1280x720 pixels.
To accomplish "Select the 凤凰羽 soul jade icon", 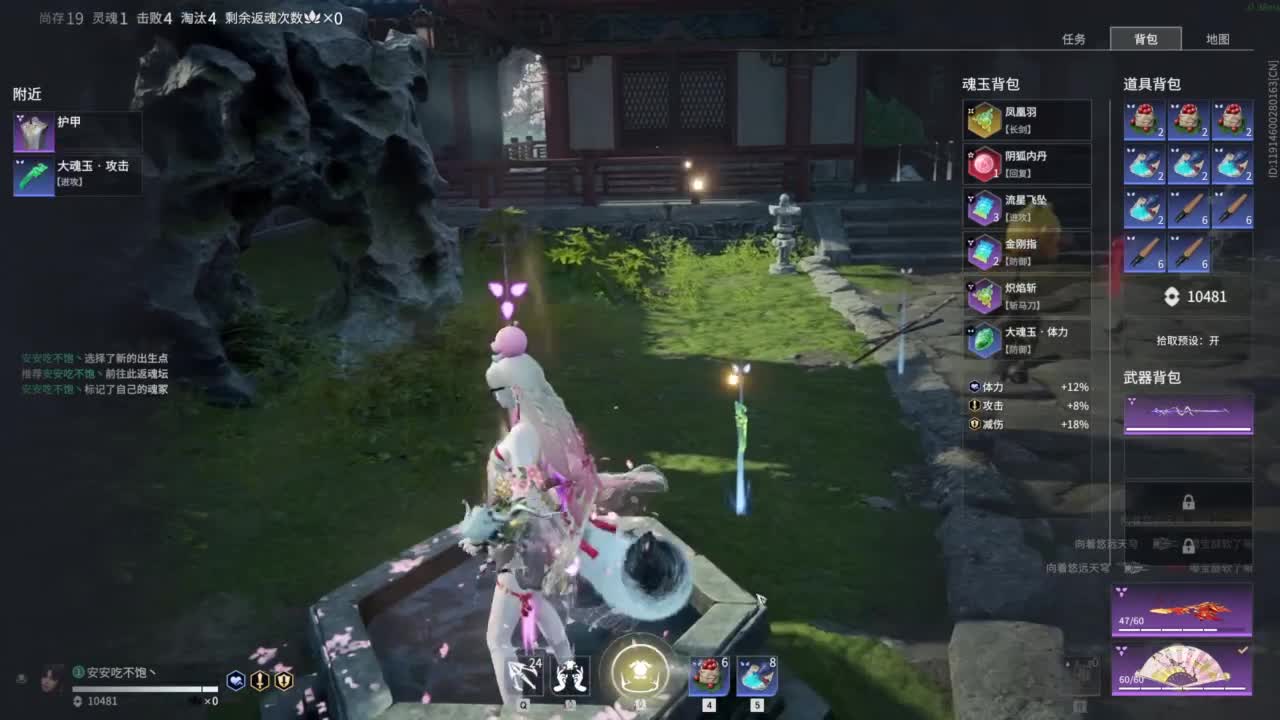I will (x=985, y=120).
